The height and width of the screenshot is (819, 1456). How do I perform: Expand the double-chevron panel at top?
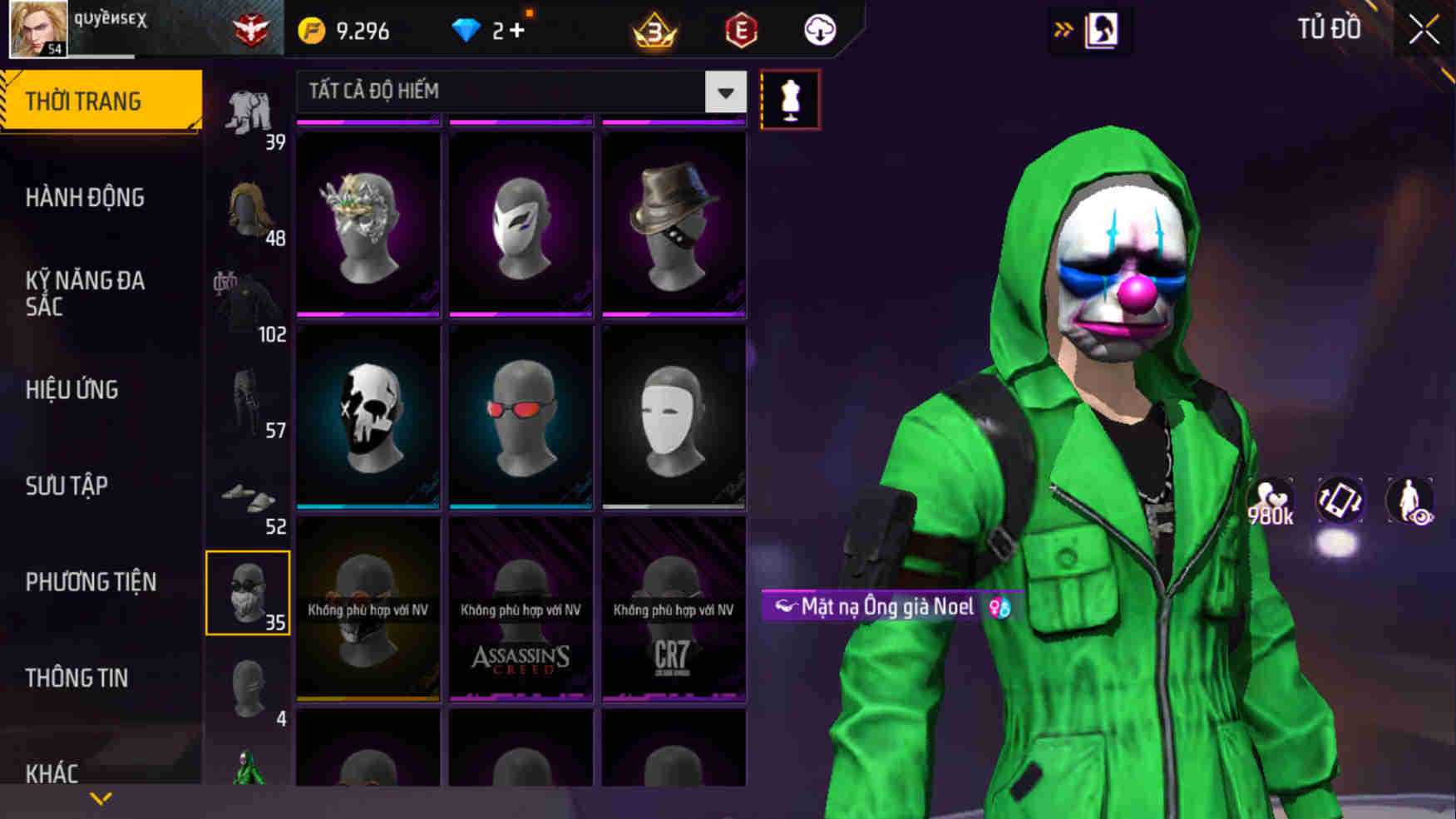(x=1064, y=27)
